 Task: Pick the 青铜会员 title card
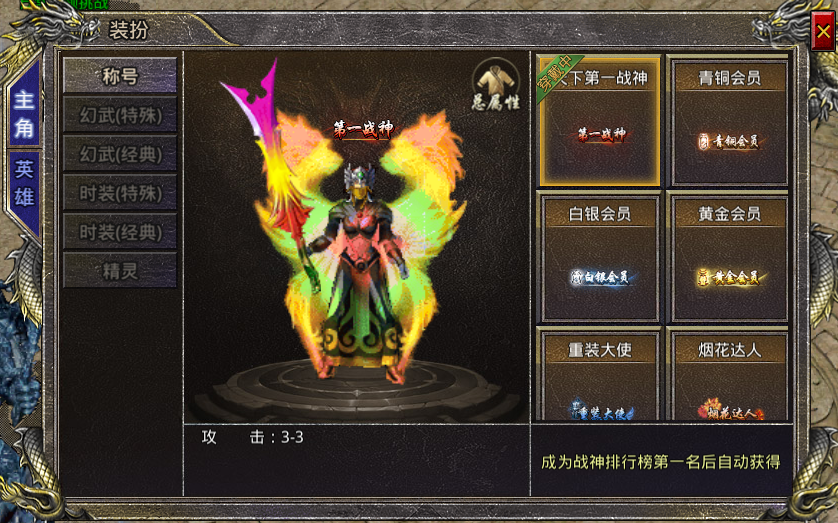[729, 122]
